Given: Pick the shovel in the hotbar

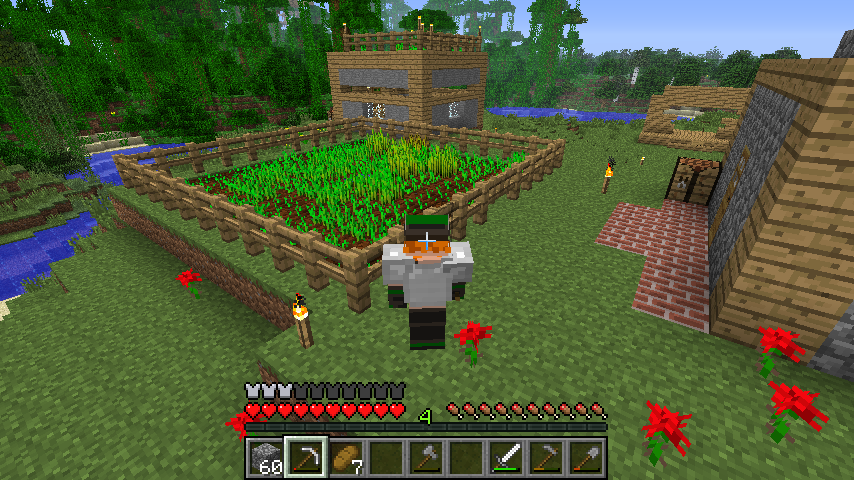Looking at the screenshot, I should 585,458.
